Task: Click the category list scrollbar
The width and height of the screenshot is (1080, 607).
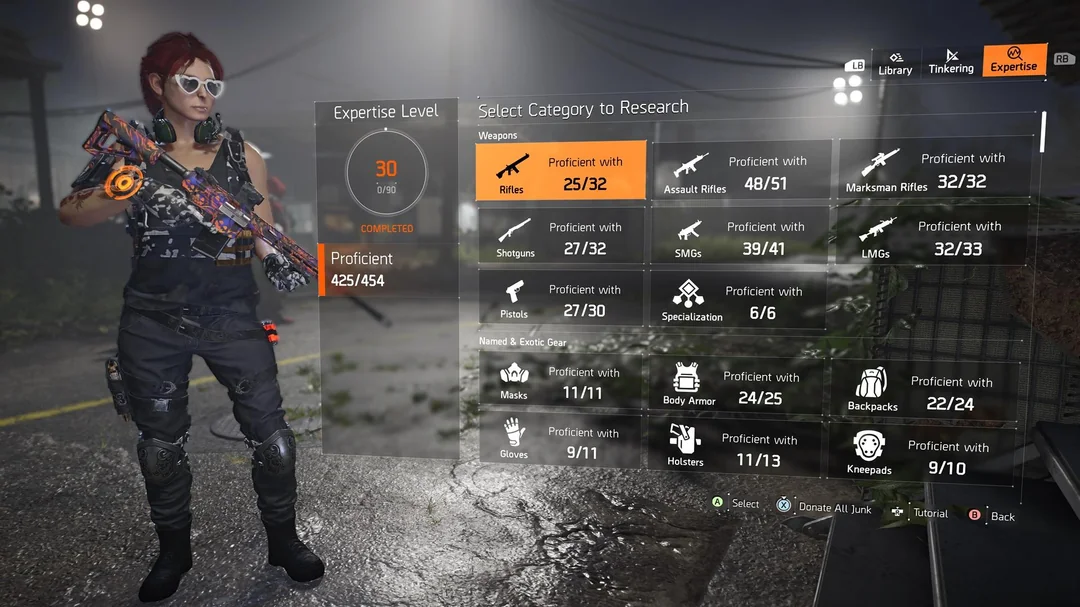Action: (x=1043, y=131)
